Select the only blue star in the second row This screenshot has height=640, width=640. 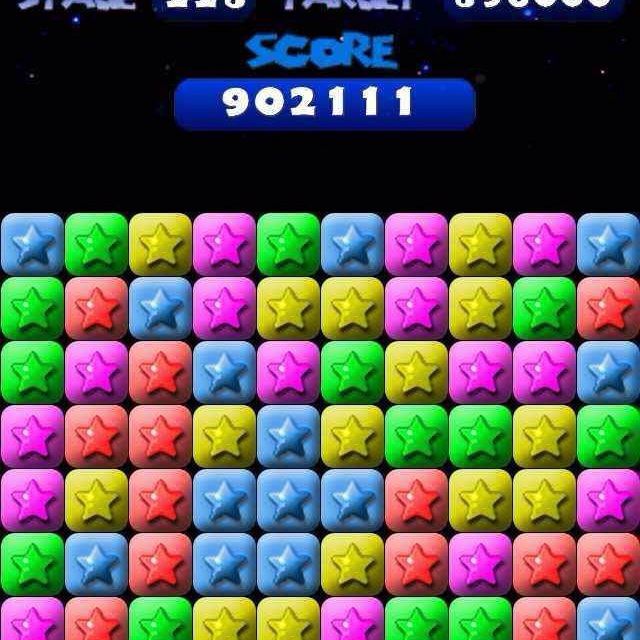(160, 309)
